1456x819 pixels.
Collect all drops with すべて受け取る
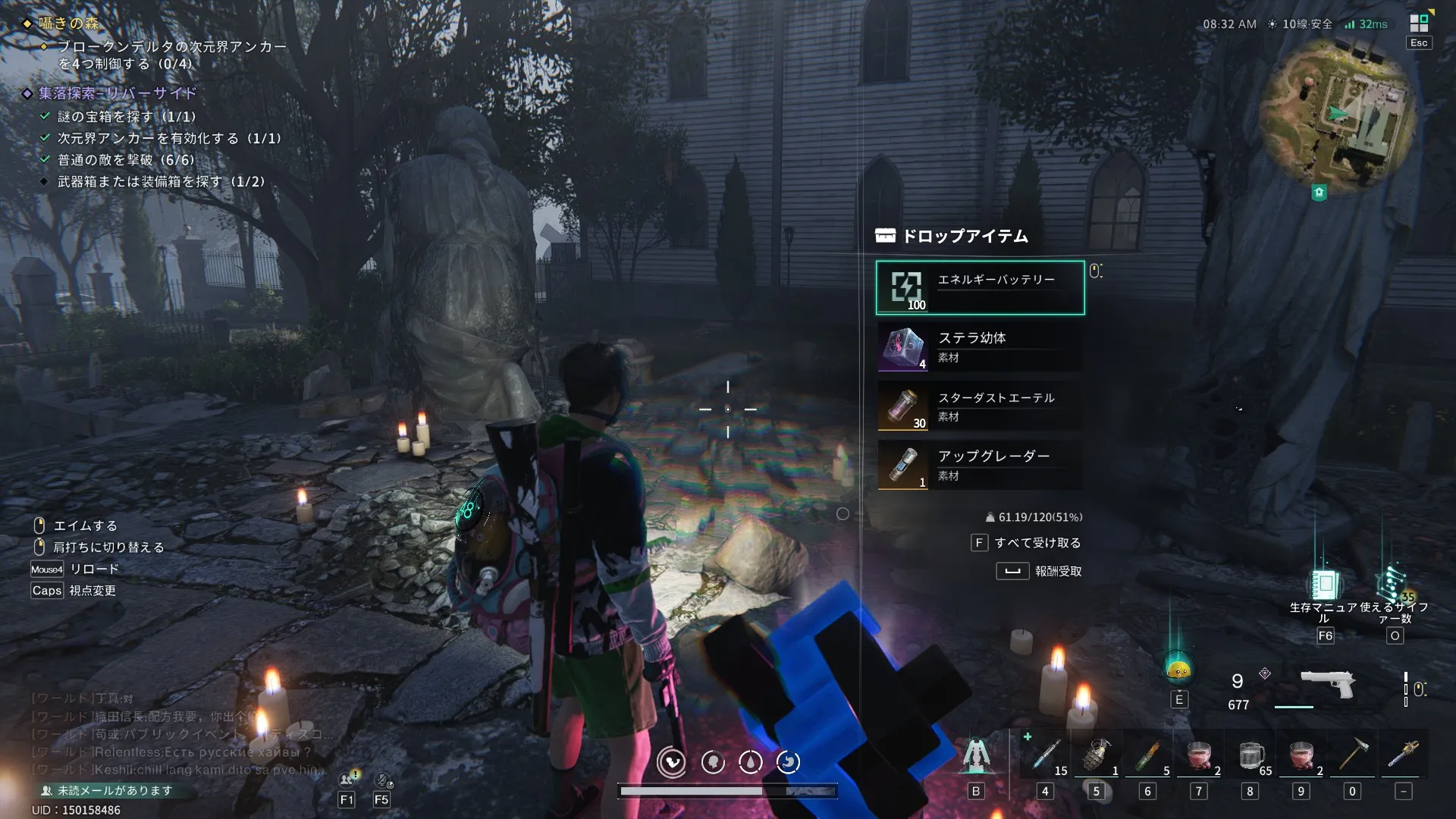coord(1028,543)
